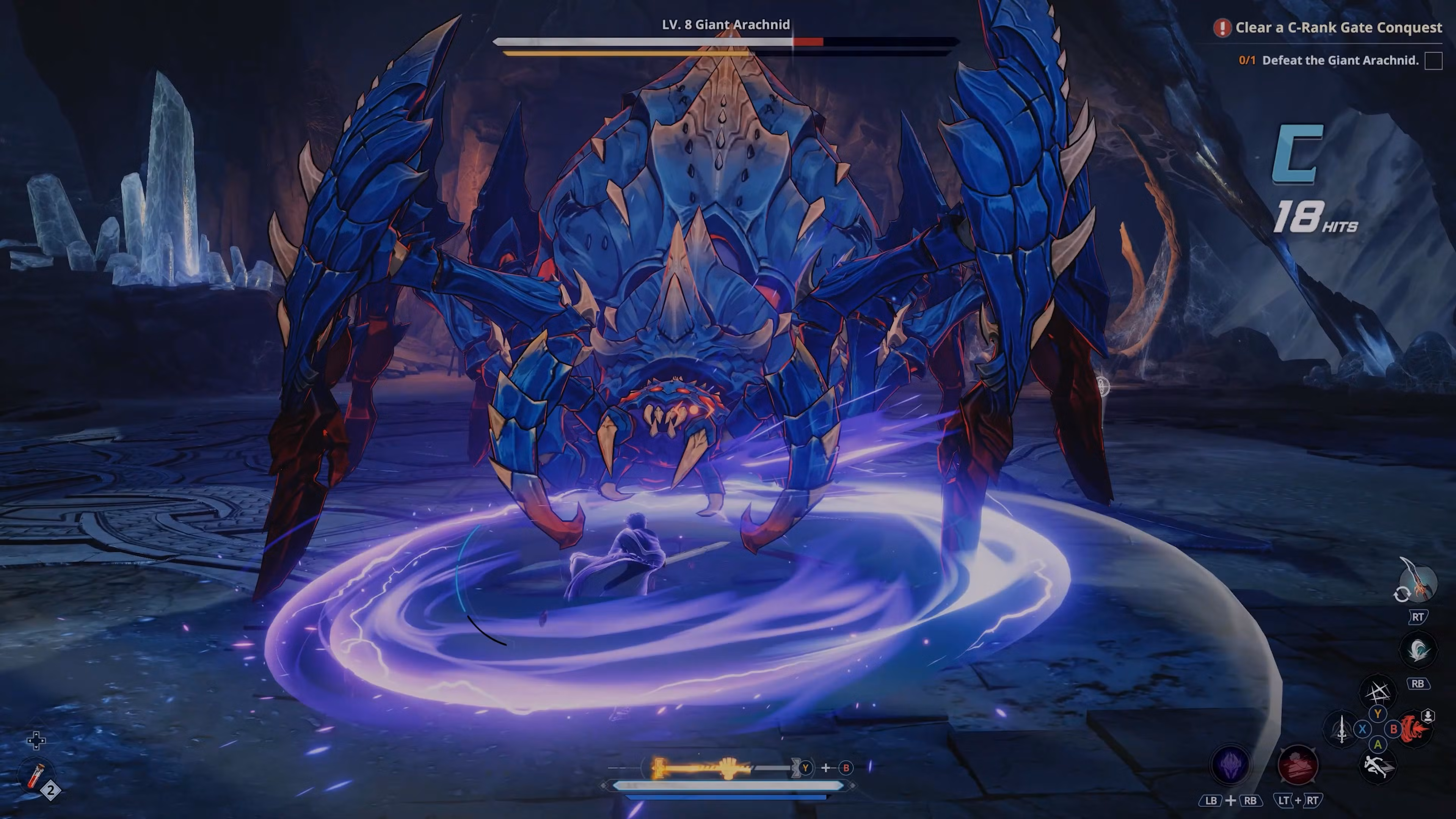Click the quest alert exclamation icon
The image size is (1456, 819).
coord(1222,27)
